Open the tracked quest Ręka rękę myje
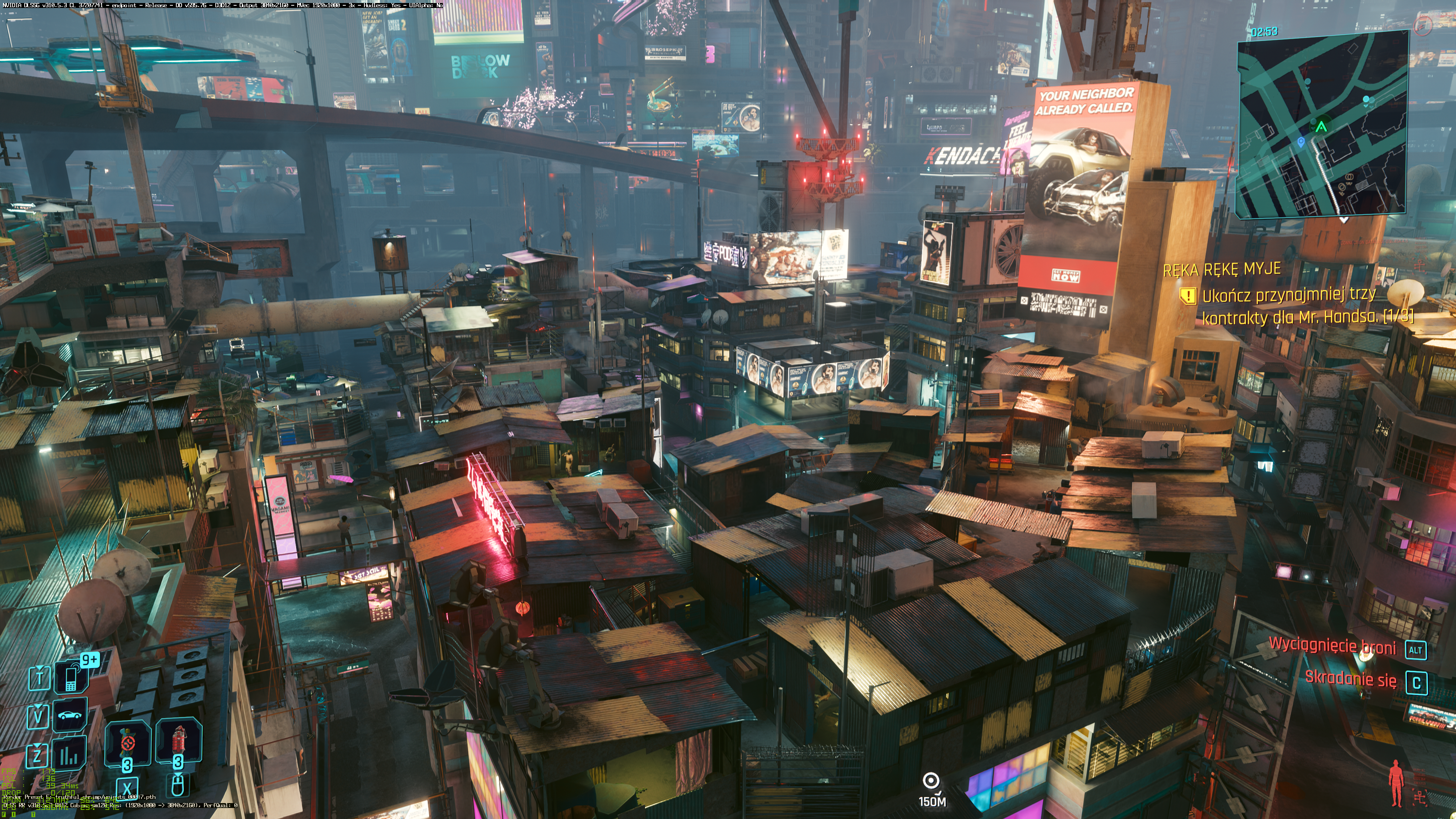 (1221, 269)
